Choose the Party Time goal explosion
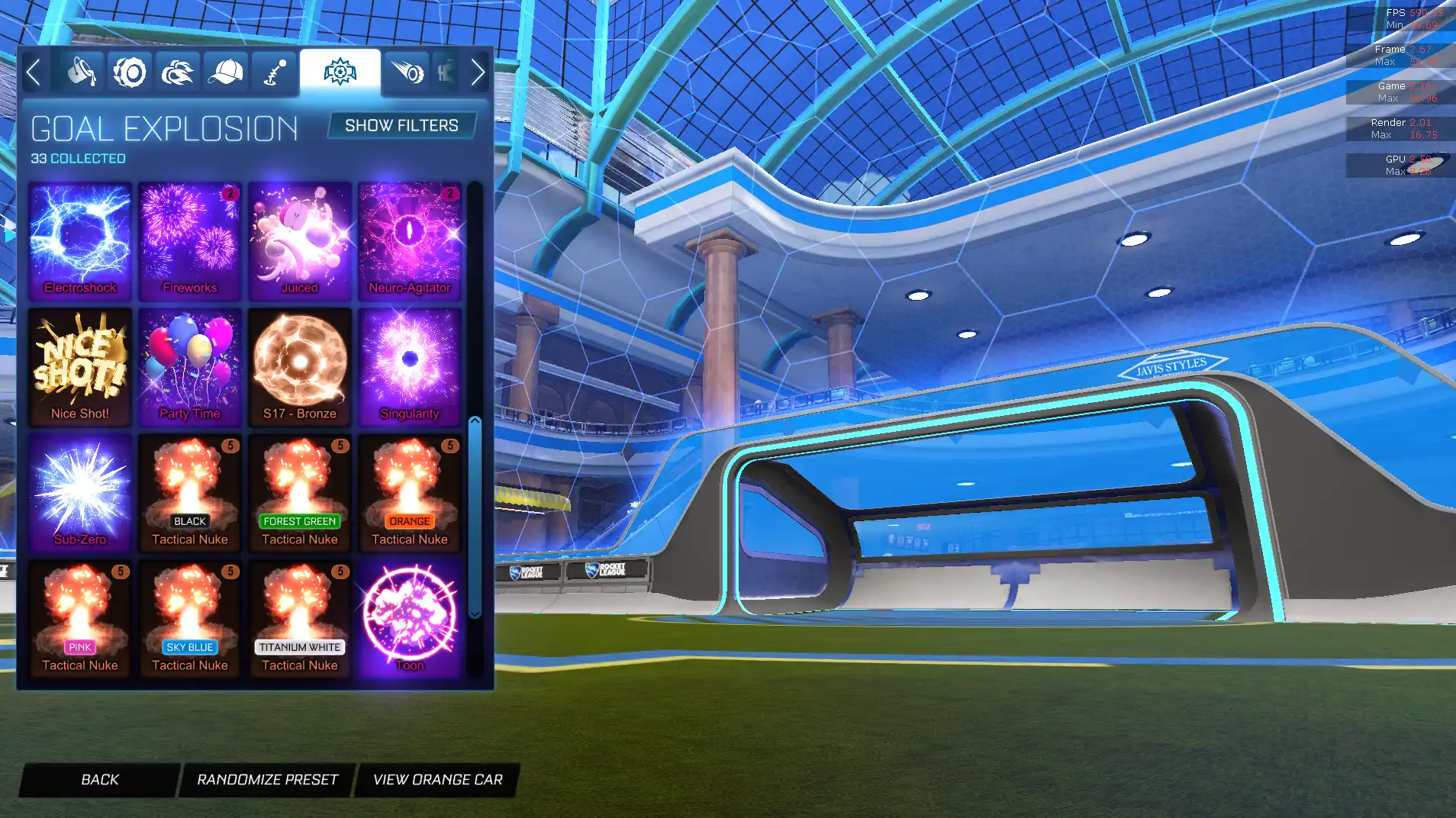 (x=190, y=366)
